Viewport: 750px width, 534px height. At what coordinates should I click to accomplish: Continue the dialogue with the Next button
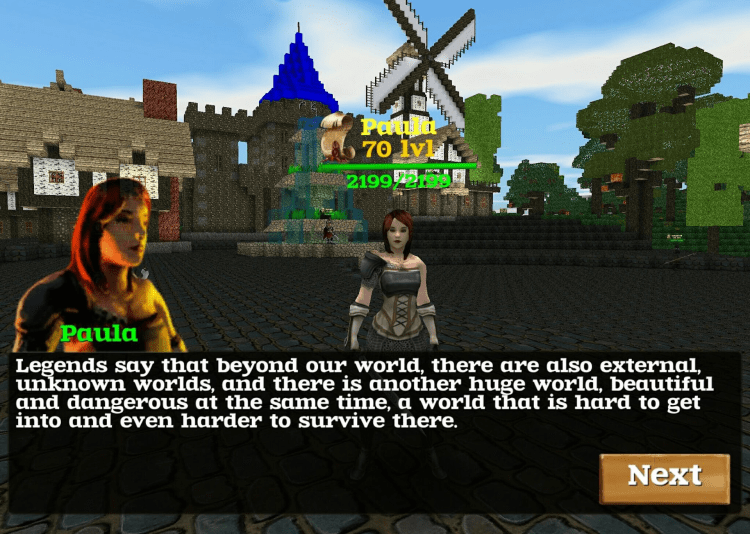pyautogui.click(x=665, y=477)
